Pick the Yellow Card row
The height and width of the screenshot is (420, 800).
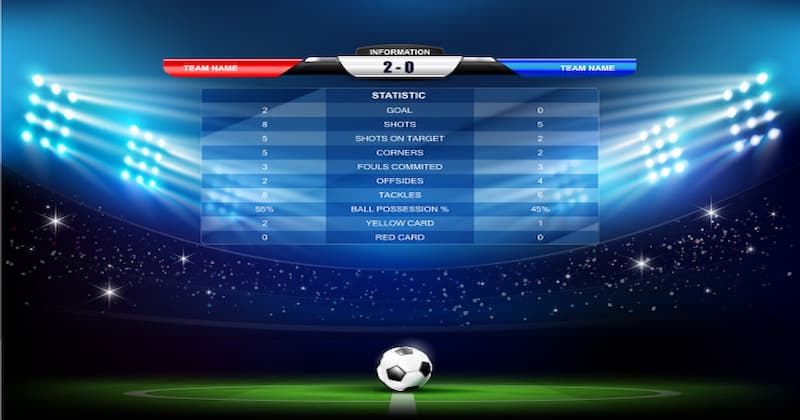point(399,223)
